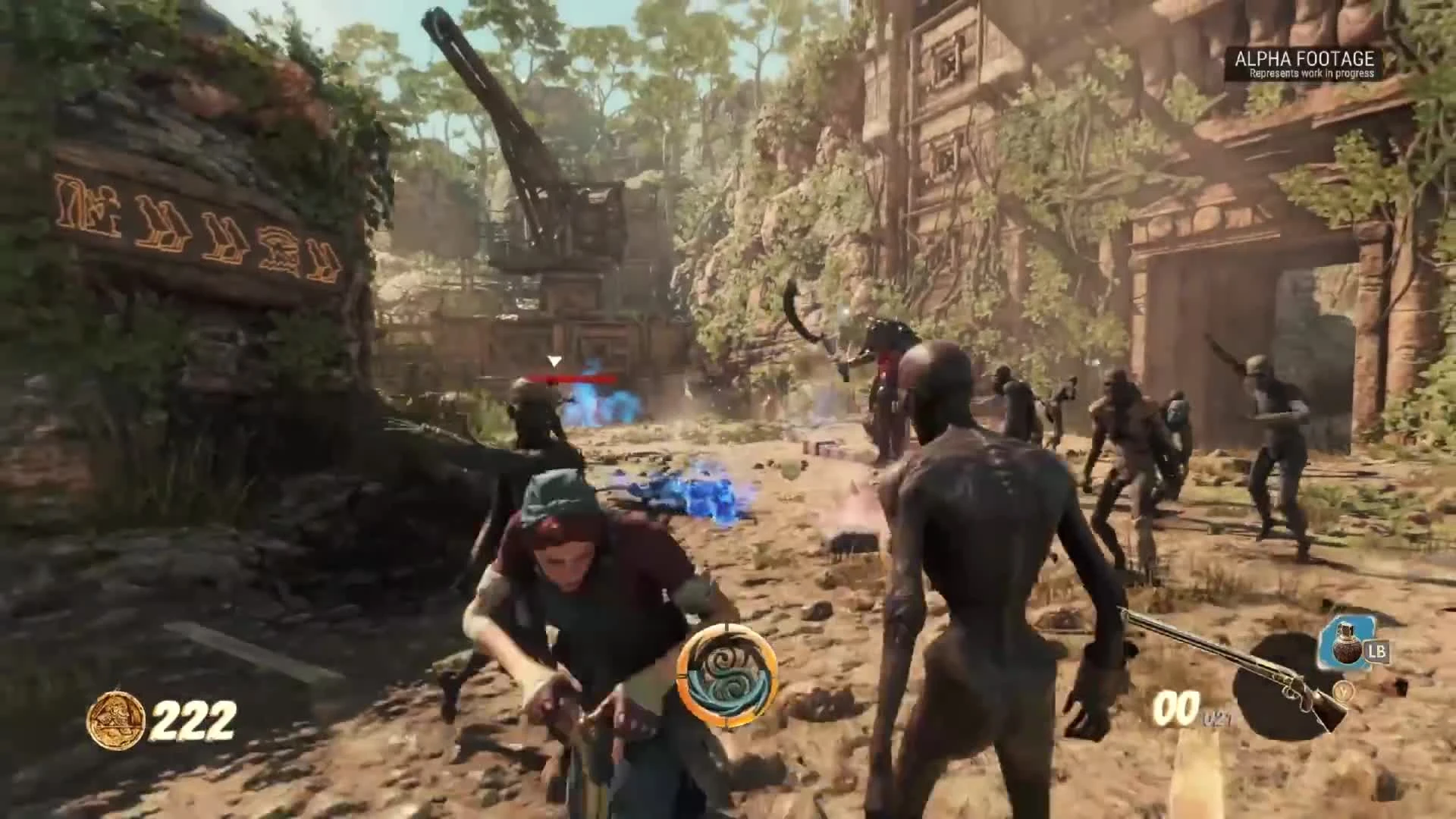Image resolution: width=1456 pixels, height=819 pixels.
Task: Click the U21 reserve ammo label
Action: 1216,717
